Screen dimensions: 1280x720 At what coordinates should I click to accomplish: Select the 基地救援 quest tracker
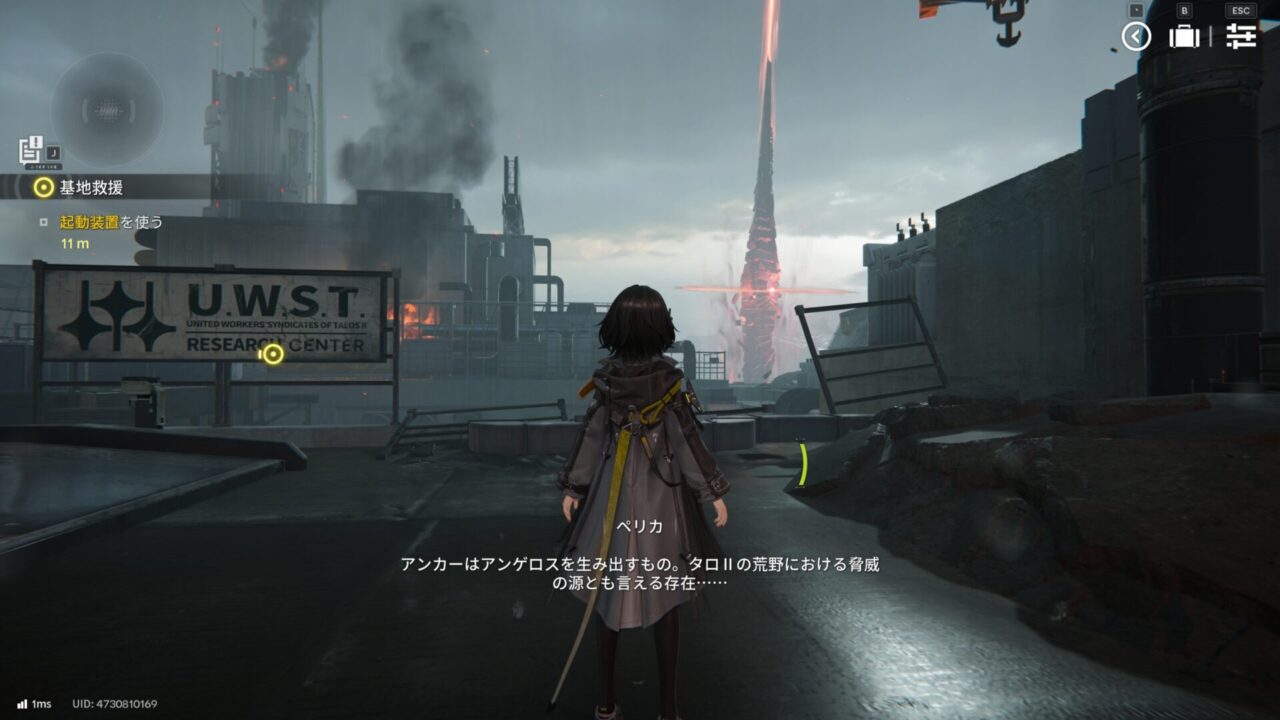coord(90,187)
